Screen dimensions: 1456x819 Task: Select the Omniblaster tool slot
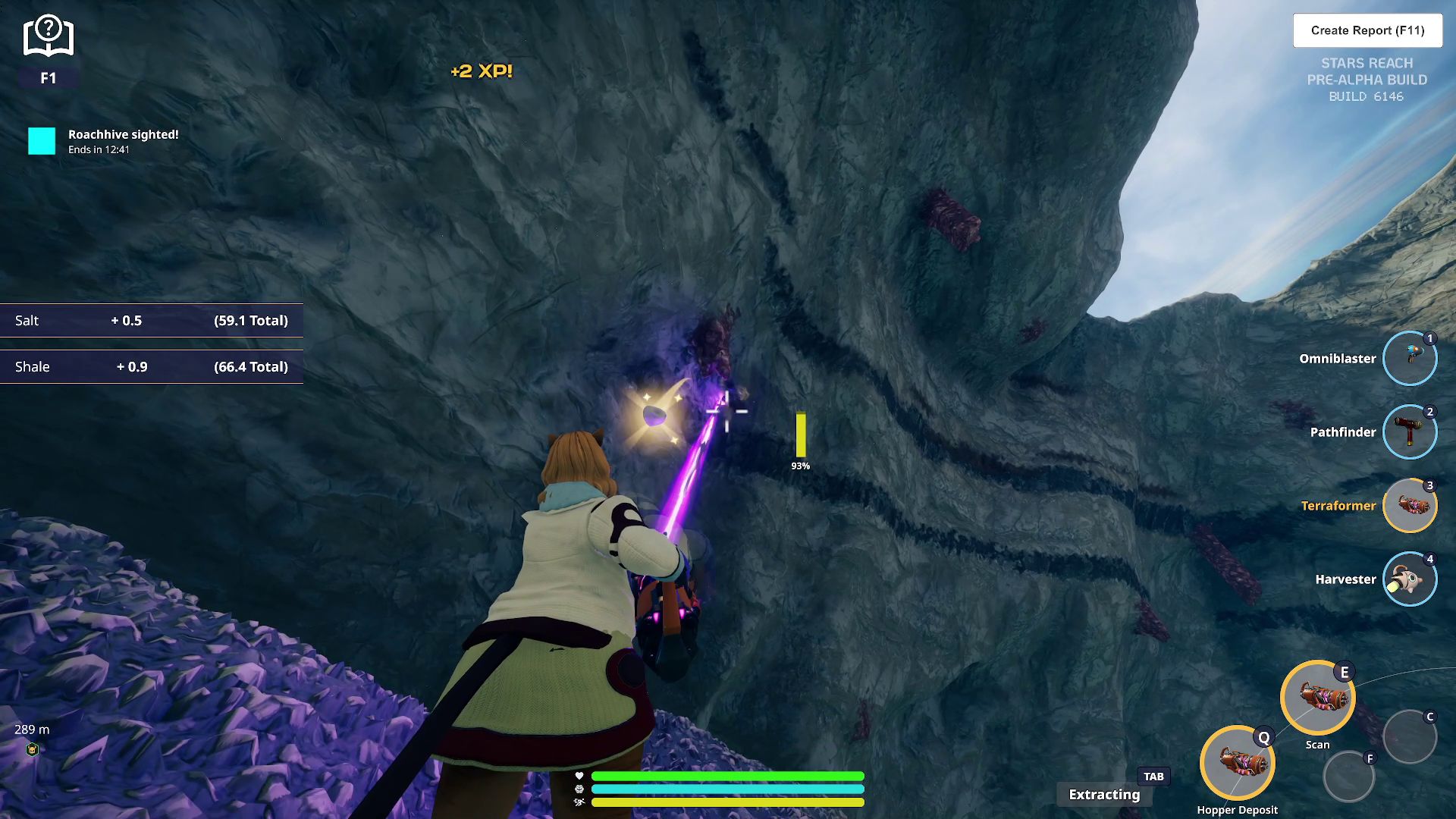point(1409,358)
